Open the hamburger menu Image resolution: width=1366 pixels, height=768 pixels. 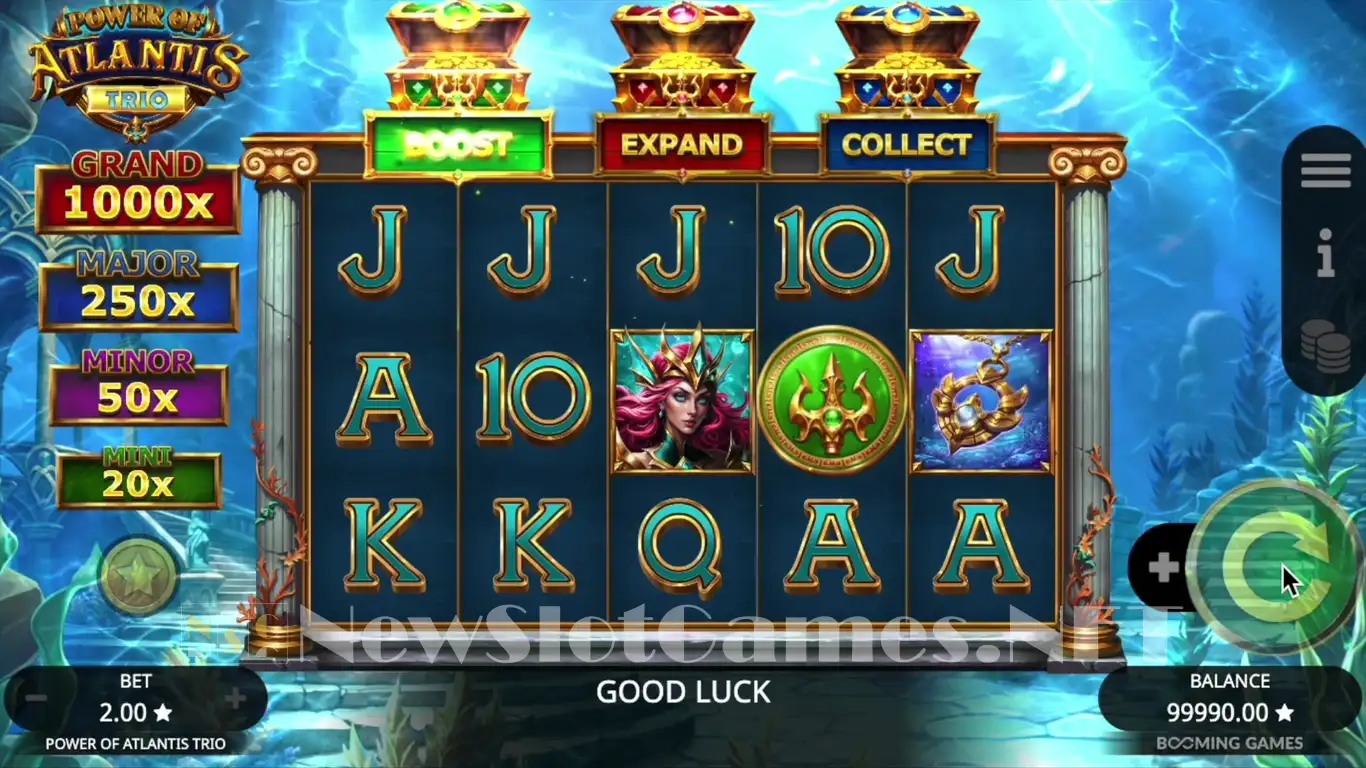pos(1325,172)
